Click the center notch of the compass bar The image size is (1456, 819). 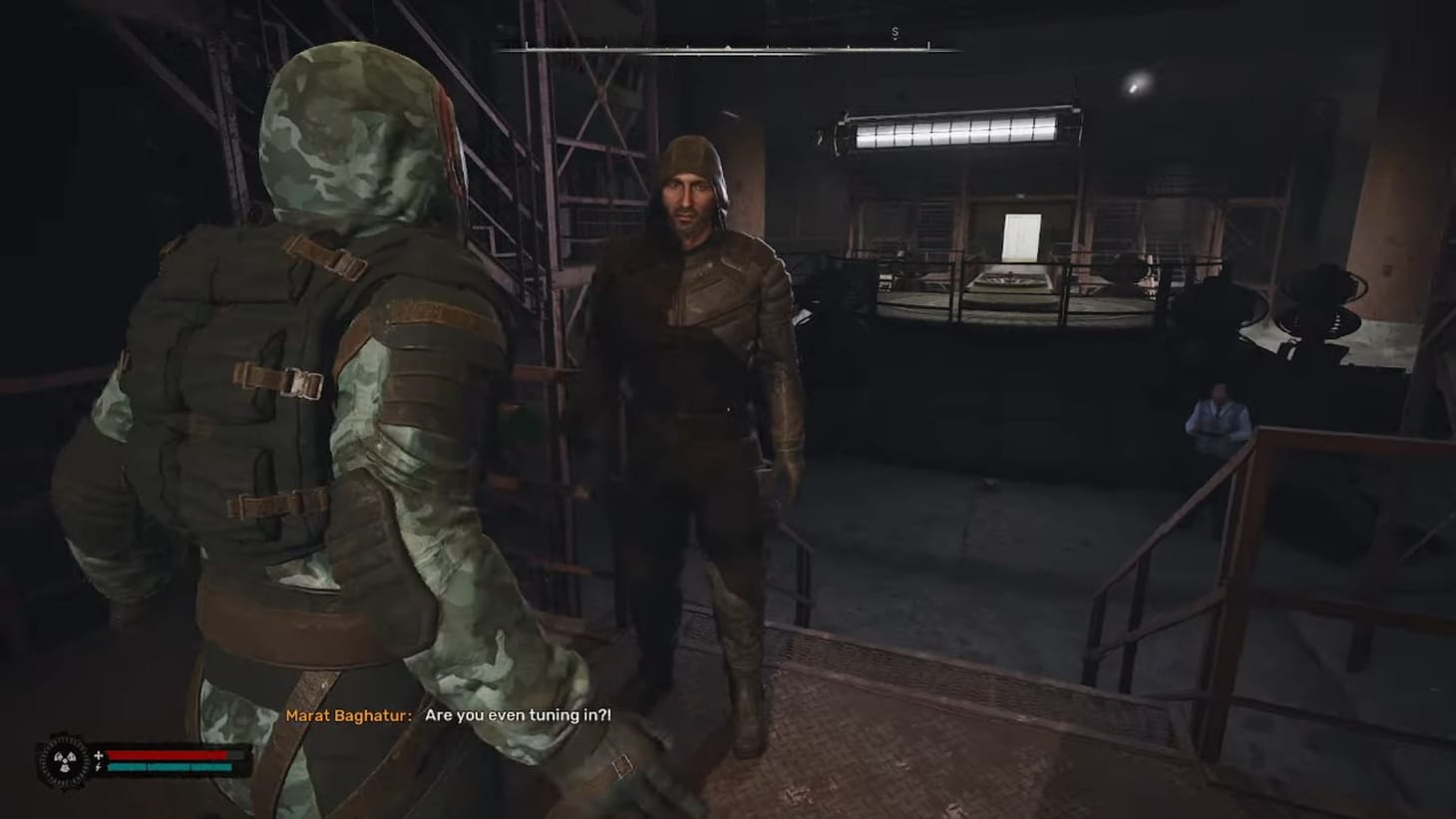[728, 45]
